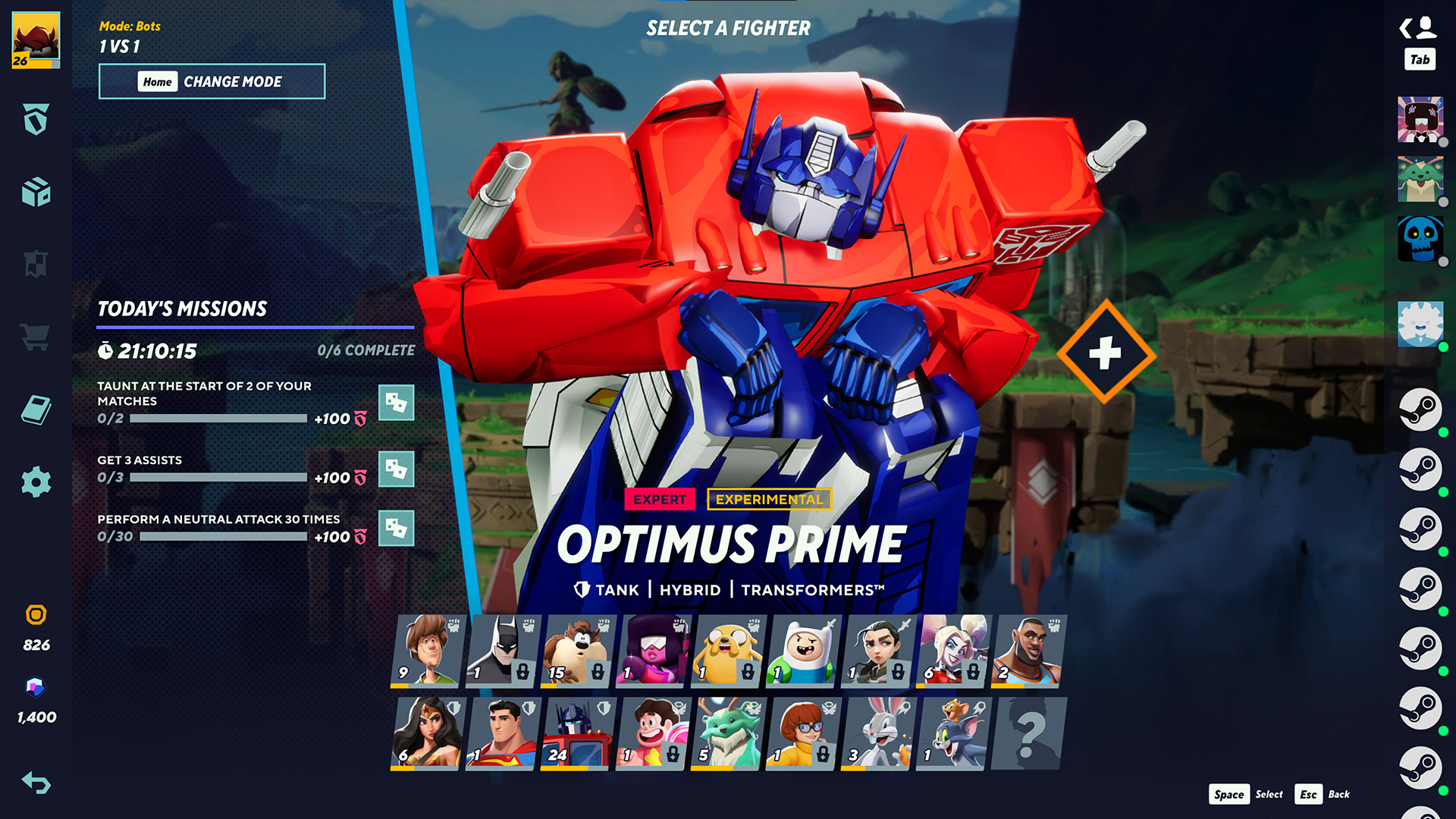1456x819 pixels.
Task: Open the guidebook icon
Action: click(x=34, y=409)
